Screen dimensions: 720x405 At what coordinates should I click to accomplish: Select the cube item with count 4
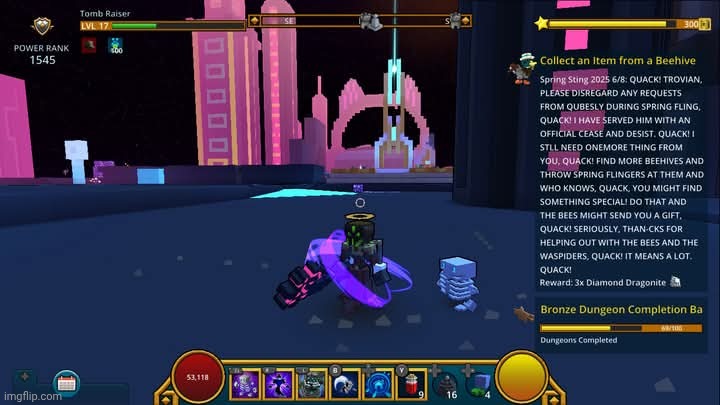tap(479, 384)
